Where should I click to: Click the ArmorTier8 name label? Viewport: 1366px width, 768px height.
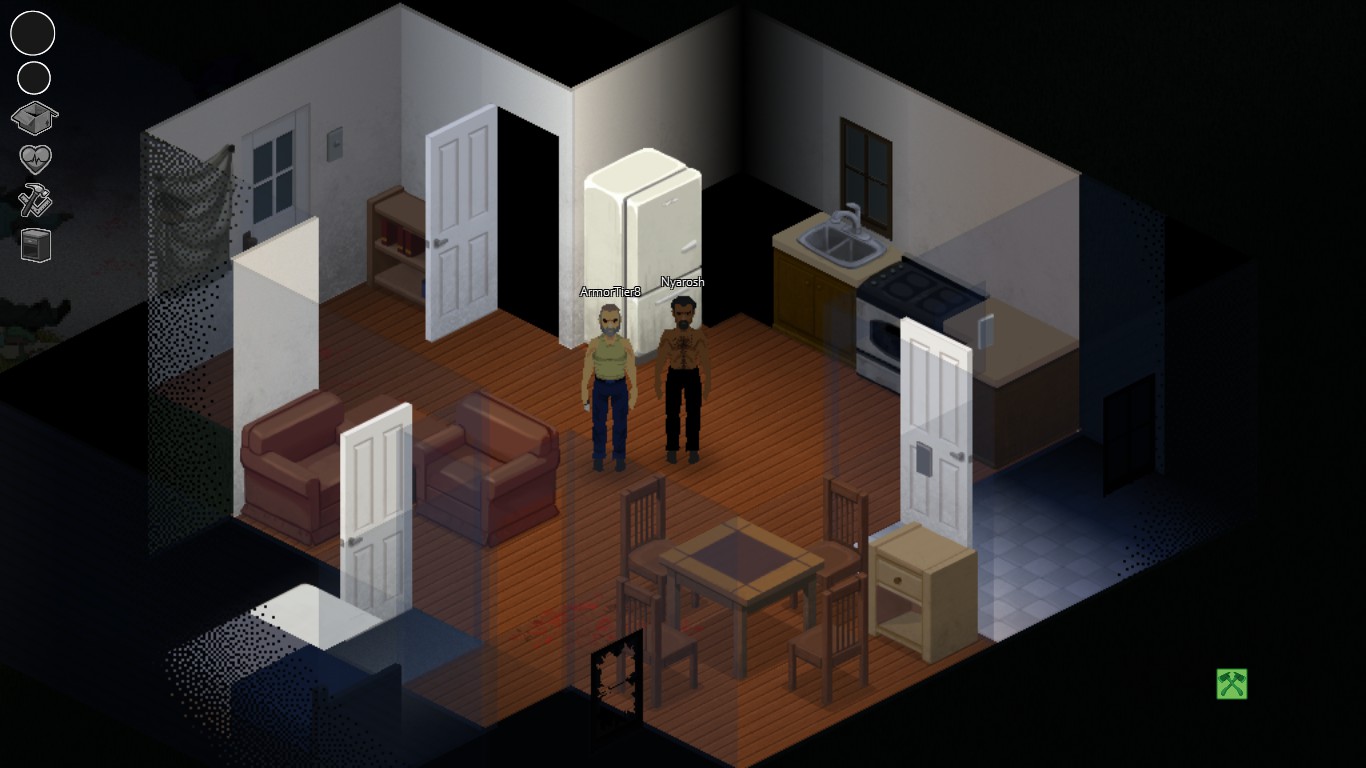coord(610,292)
